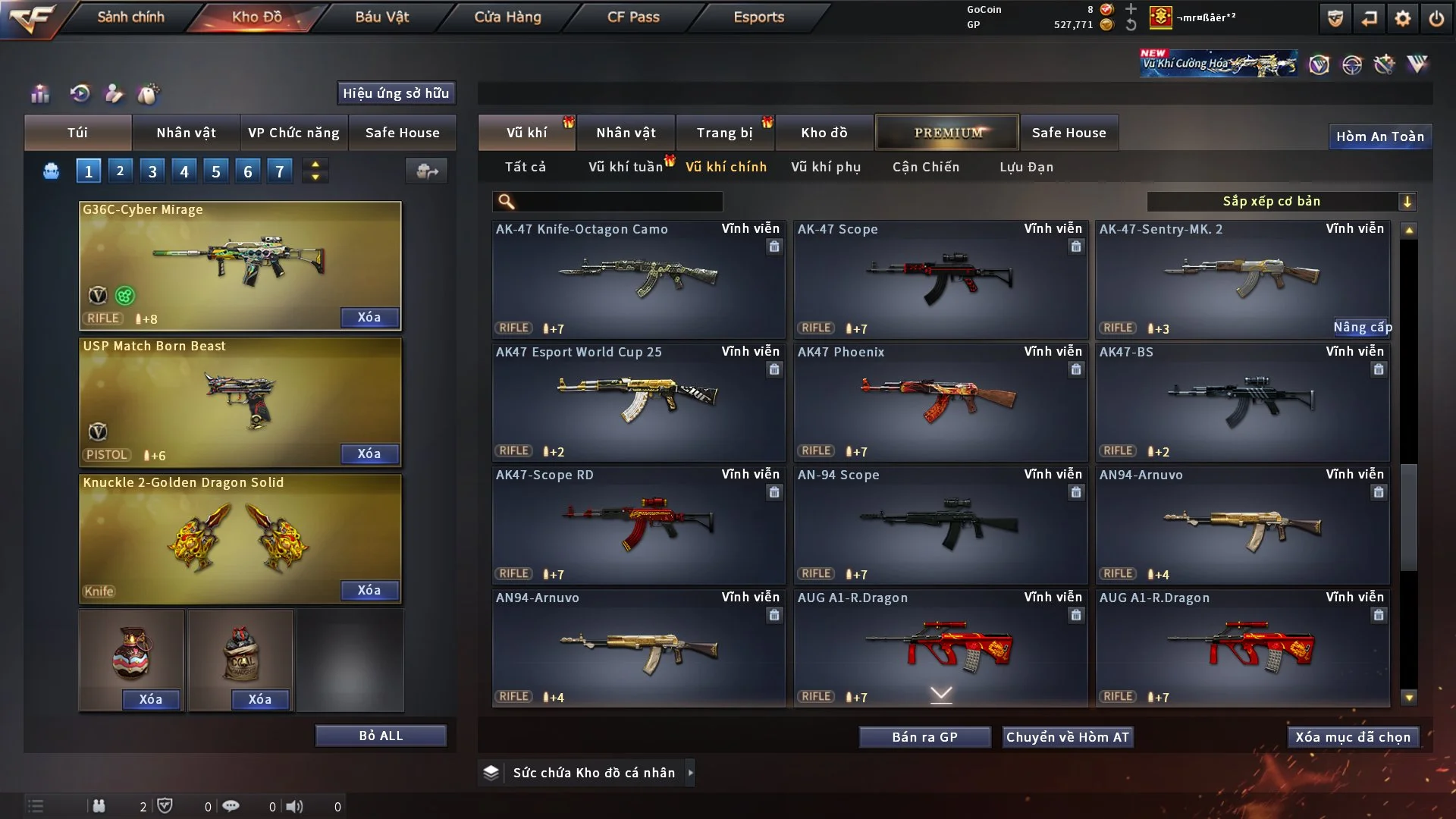Select bag preset number 3
The width and height of the screenshot is (1456, 819).
pyautogui.click(x=152, y=171)
